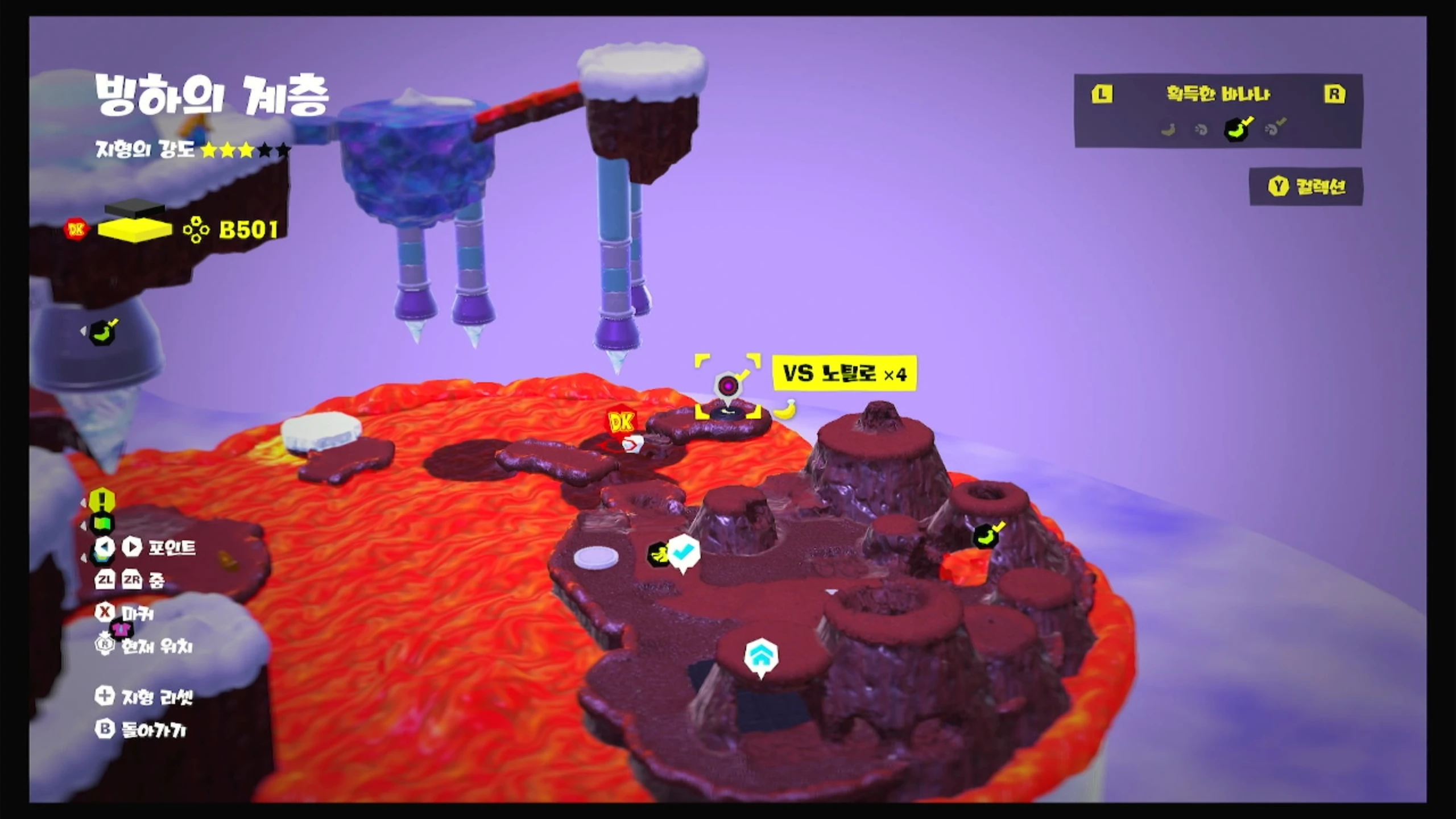Click the green map icon marker
Viewport: 1456px width, 819px height.
[x=102, y=522]
